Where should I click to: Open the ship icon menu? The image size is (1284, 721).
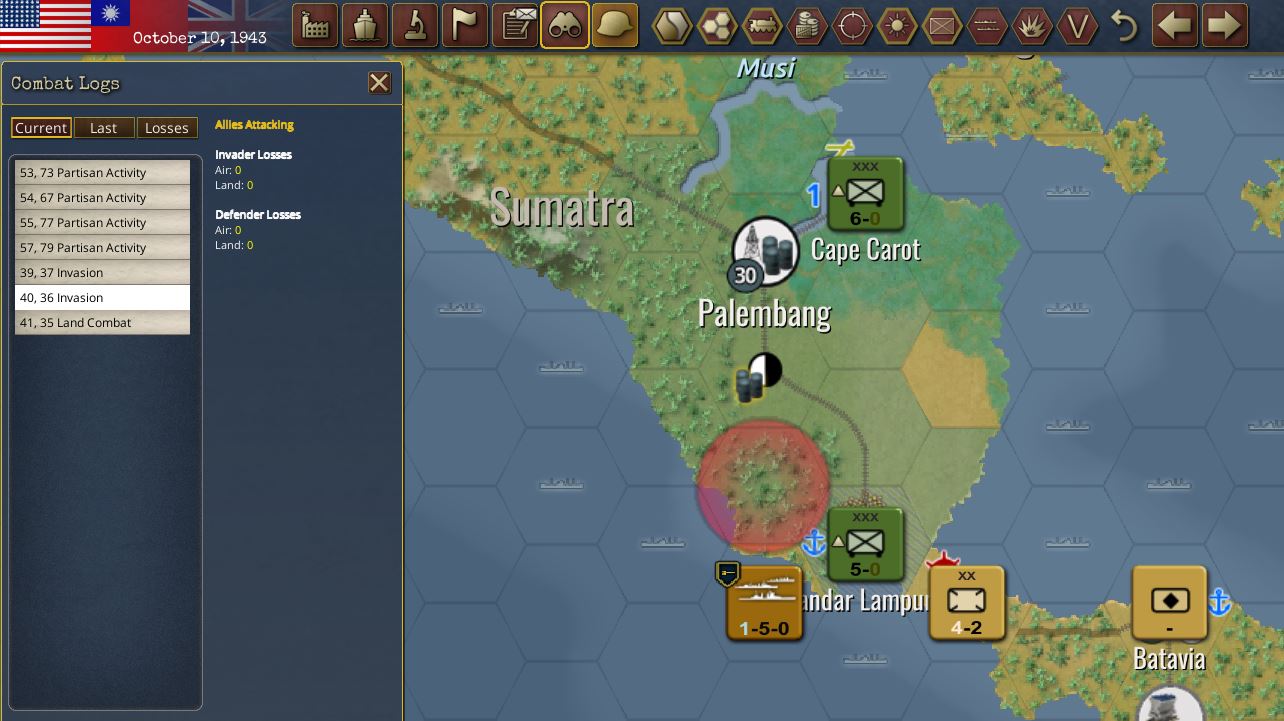pos(365,26)
